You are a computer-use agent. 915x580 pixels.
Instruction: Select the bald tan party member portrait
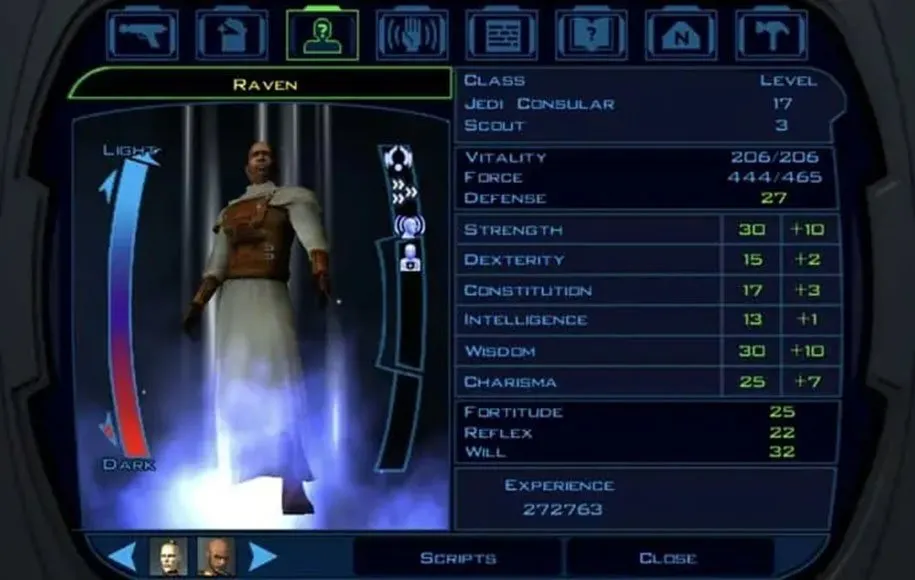pos(215,556)
